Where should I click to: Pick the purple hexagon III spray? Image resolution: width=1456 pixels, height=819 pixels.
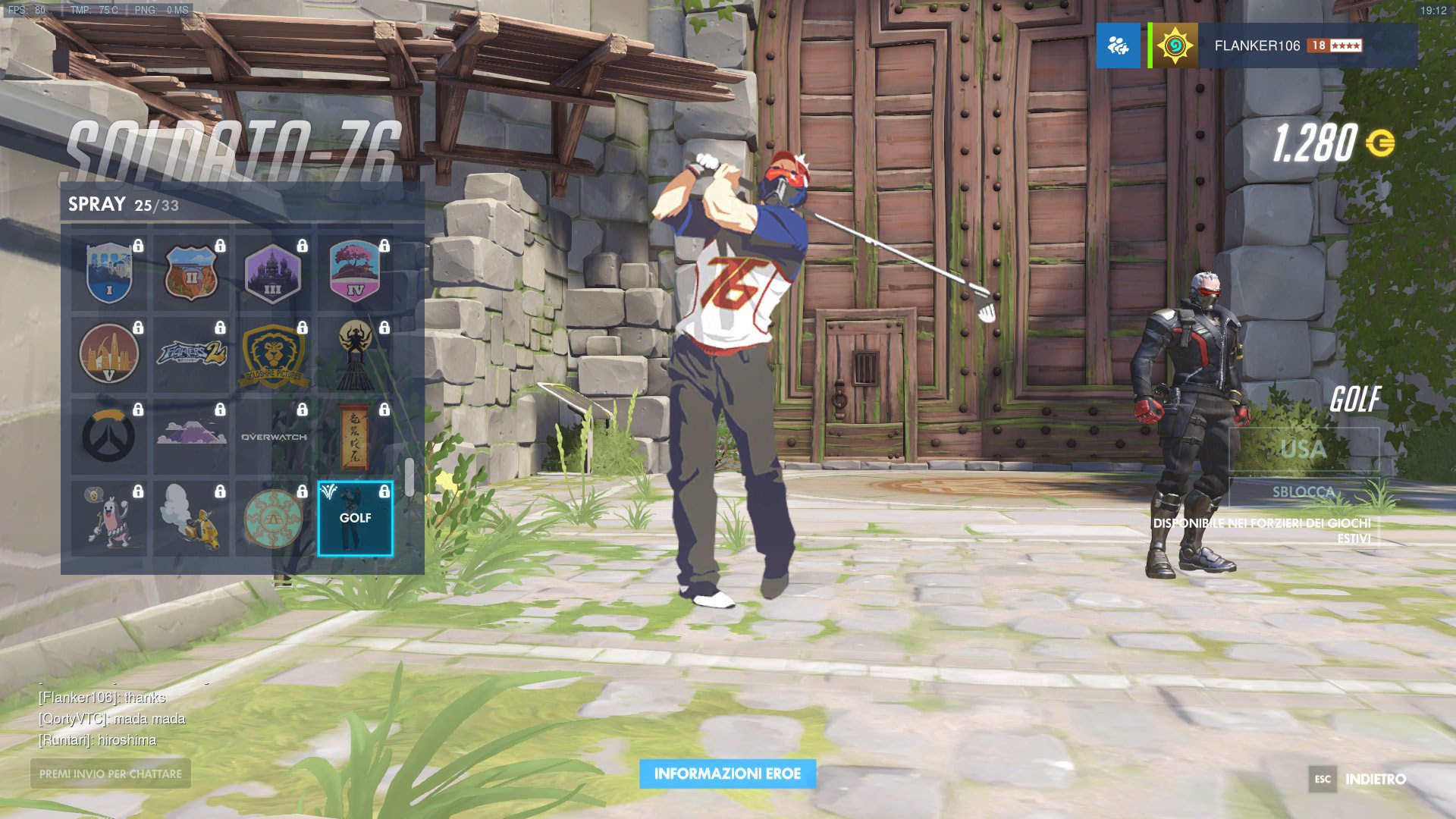tap(273, 273)
